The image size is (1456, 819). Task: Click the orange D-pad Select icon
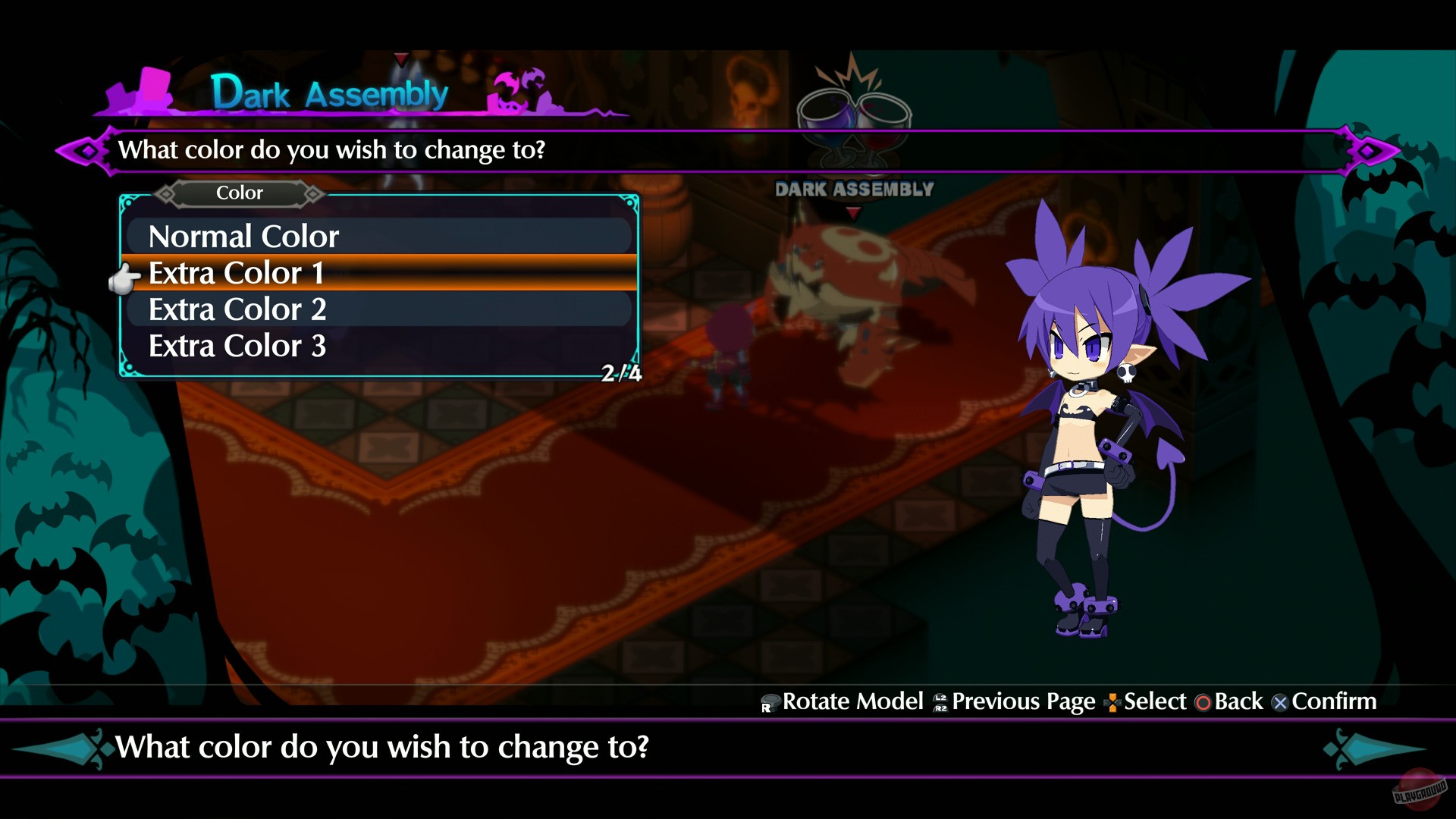click(x=1112, y=702)
